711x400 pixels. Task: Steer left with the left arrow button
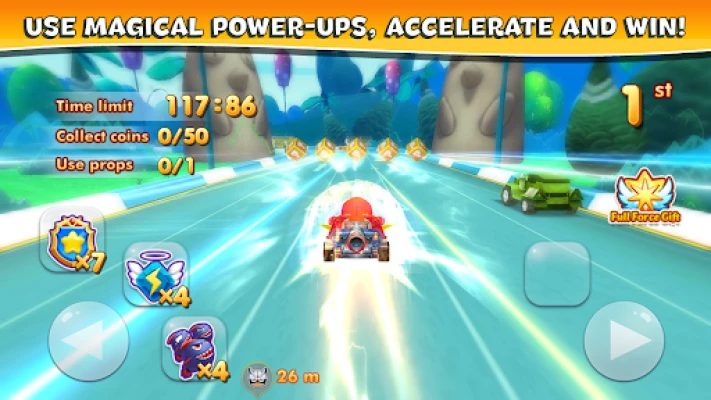[x=88, y=341]
